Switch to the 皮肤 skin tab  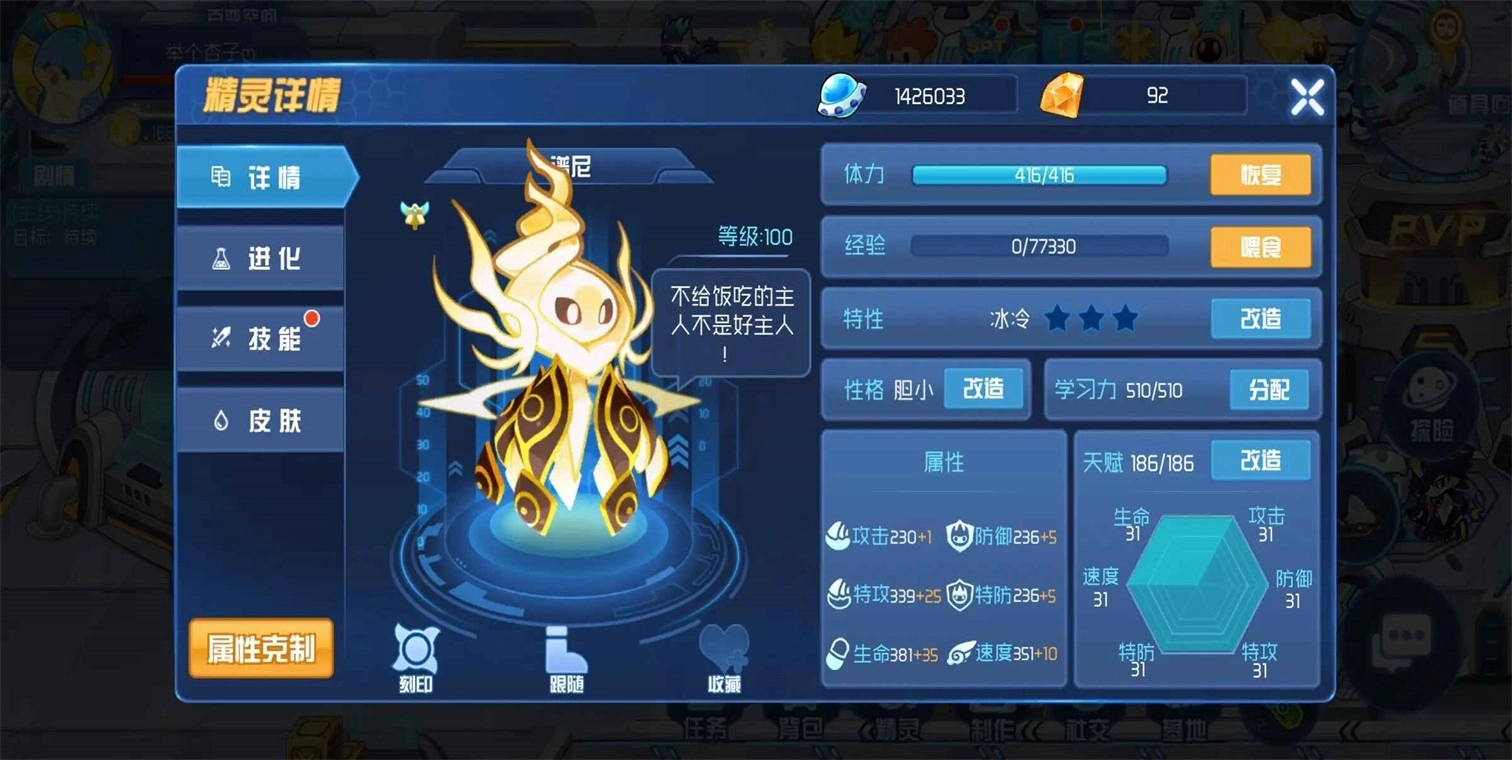[261, 419]
